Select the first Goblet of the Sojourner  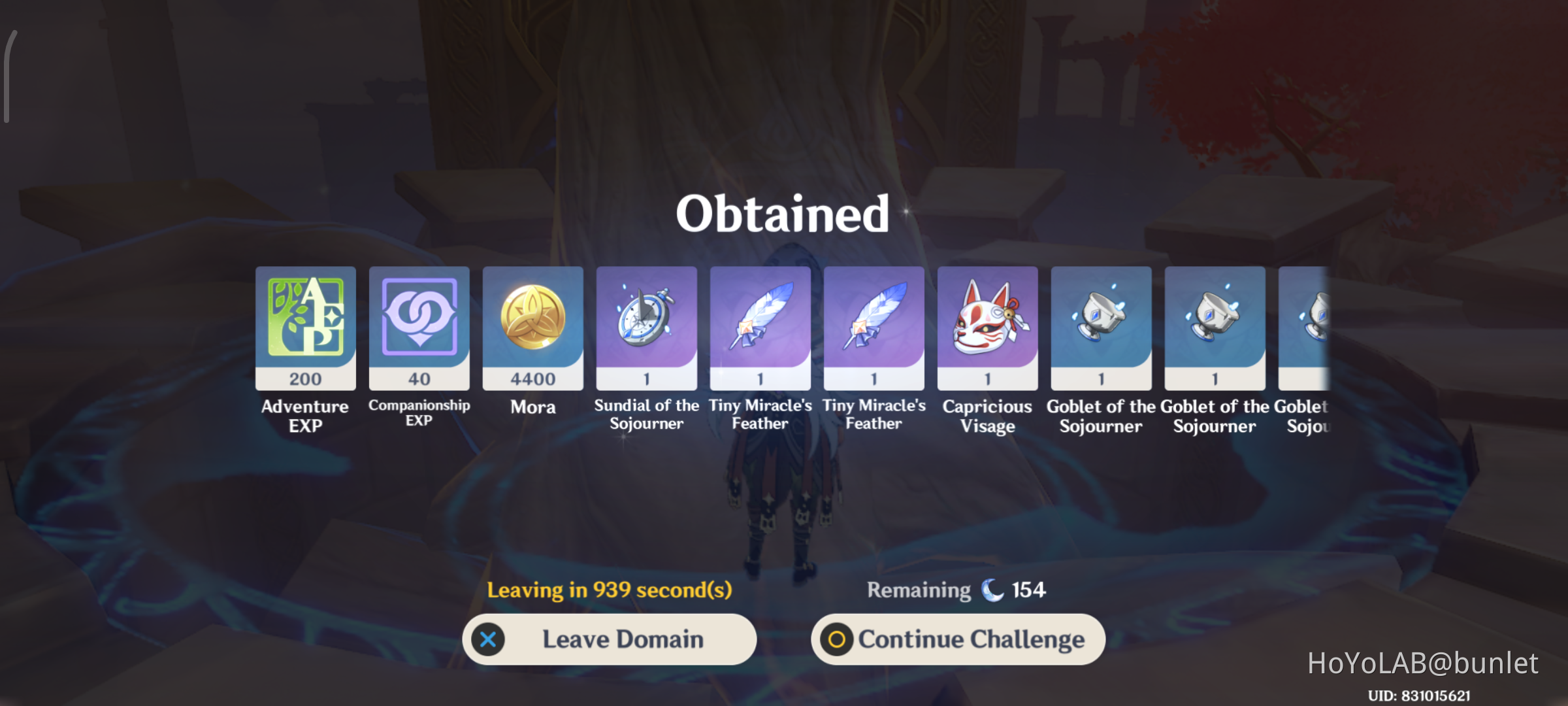[1100, 324]
